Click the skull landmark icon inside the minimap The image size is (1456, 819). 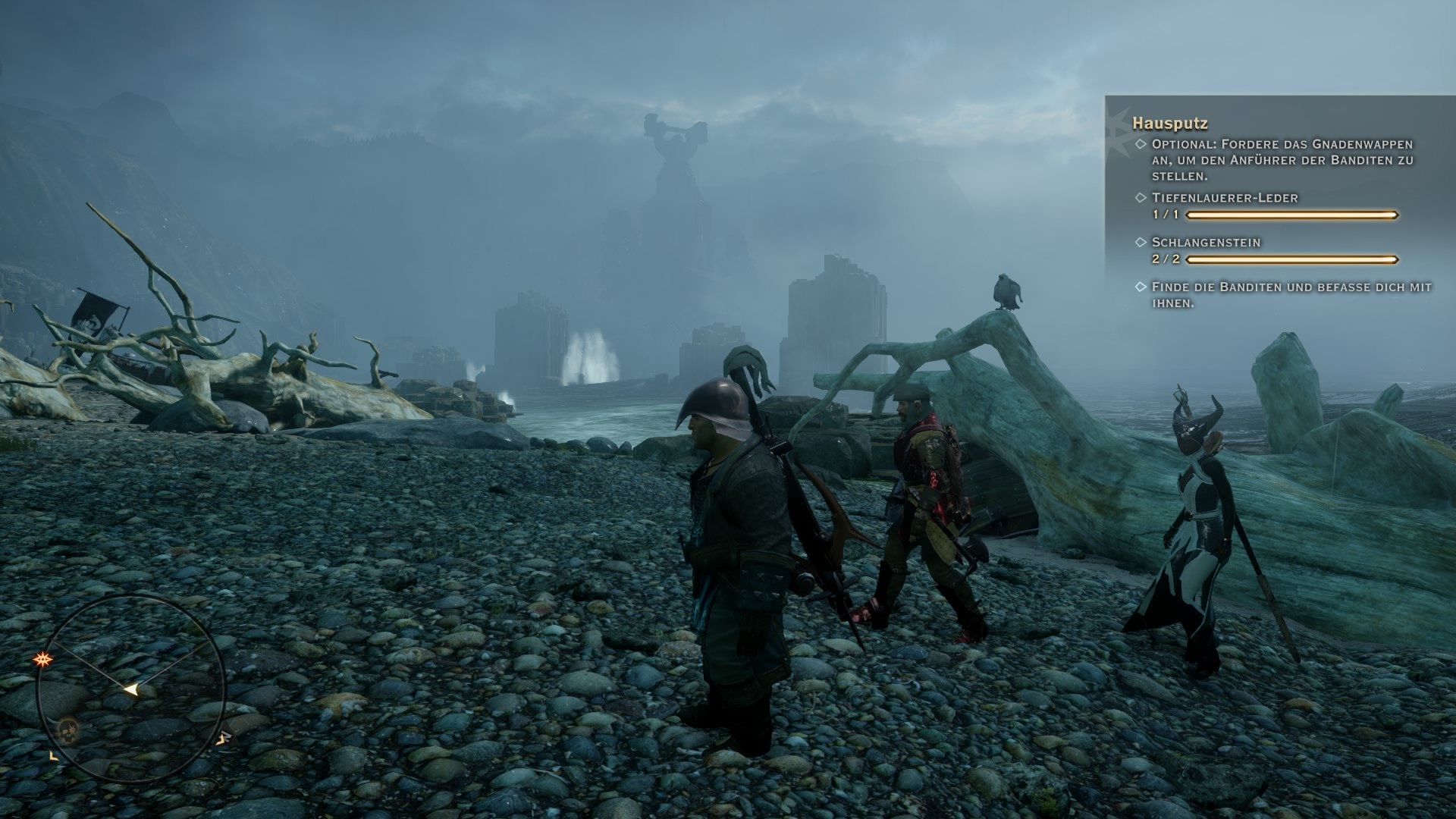[x=67, y=730]
